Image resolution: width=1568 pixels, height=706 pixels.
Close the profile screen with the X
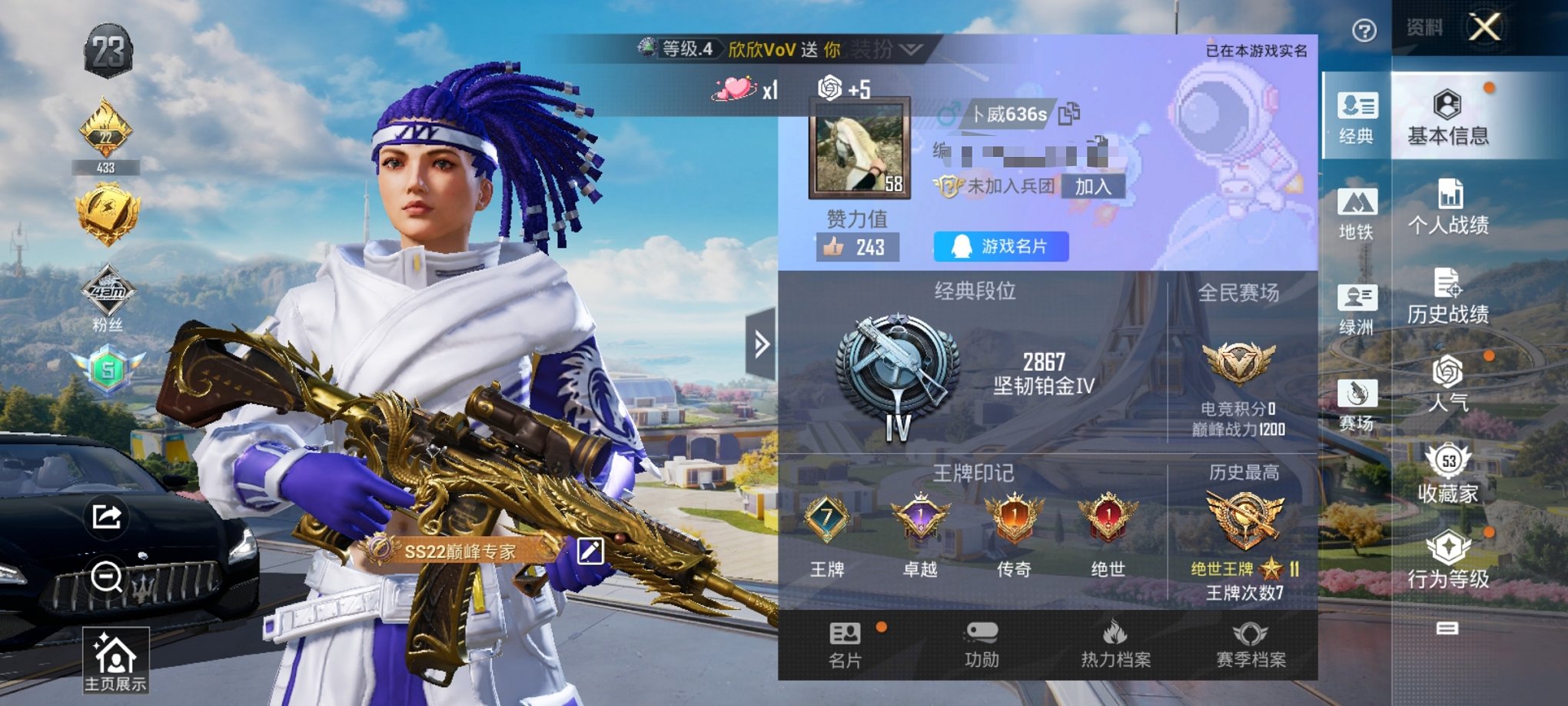click(x=1484, y=28)
